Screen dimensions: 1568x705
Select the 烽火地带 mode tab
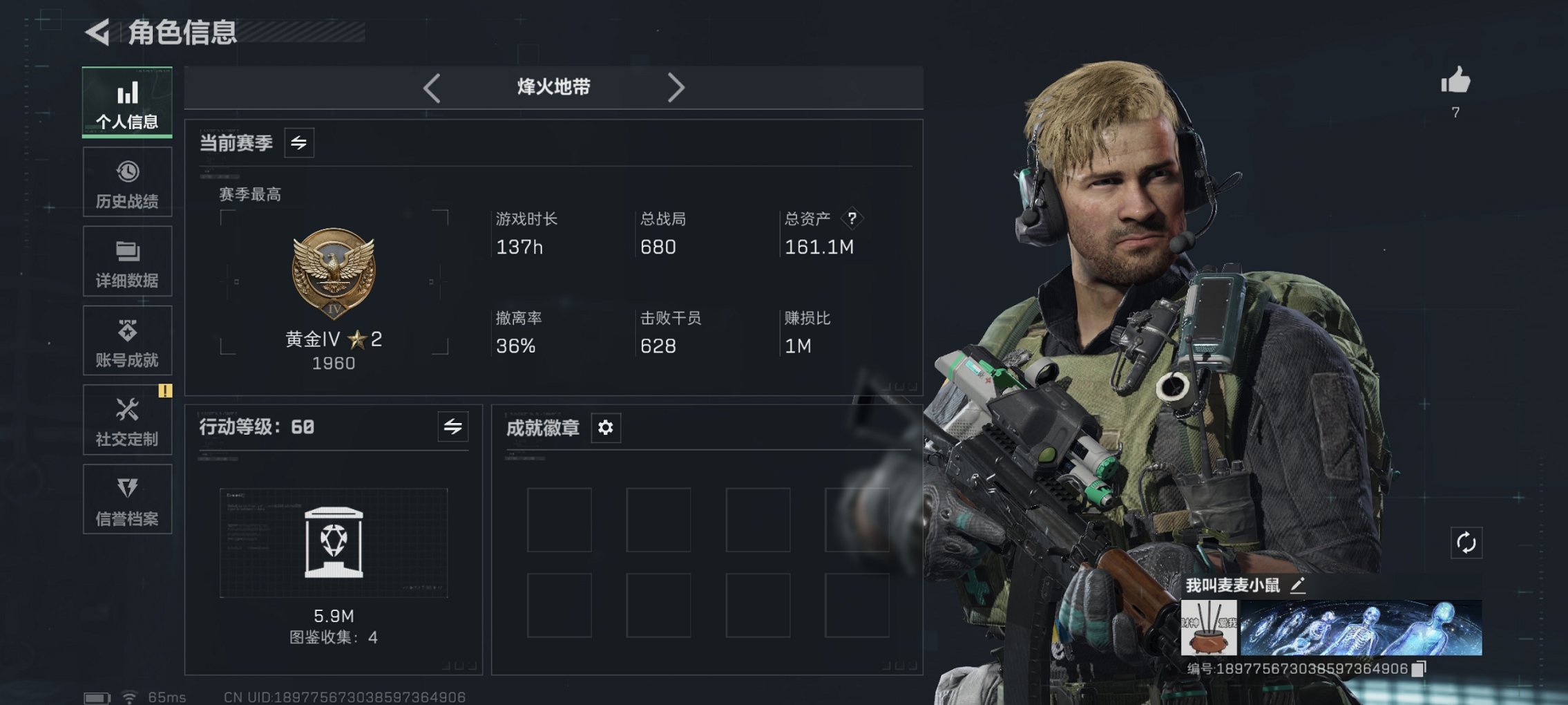(x=553, y=87)
